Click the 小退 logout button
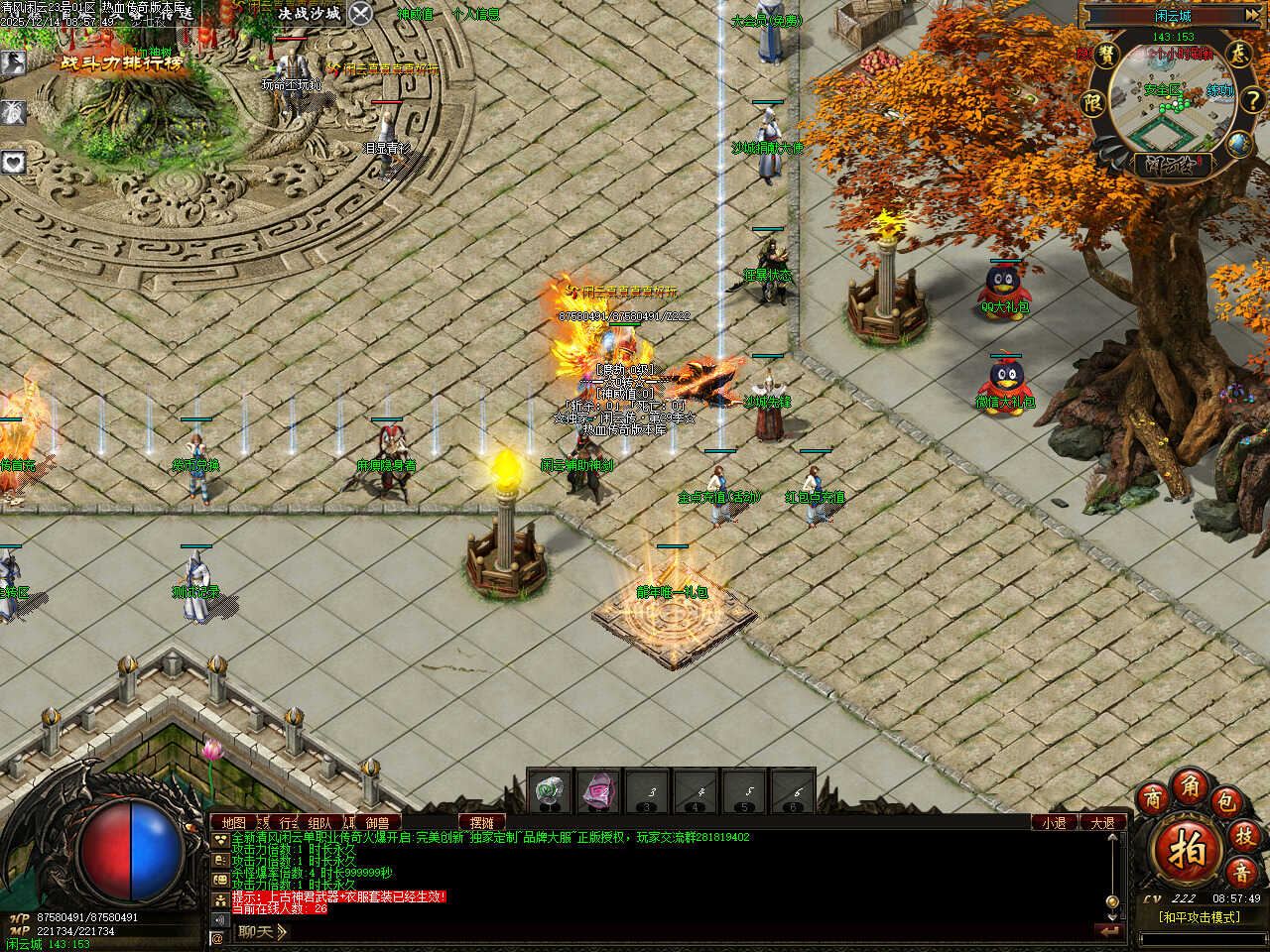Image resolution: width=1270 pixels, height=952 pixels. pos(1054,822)
